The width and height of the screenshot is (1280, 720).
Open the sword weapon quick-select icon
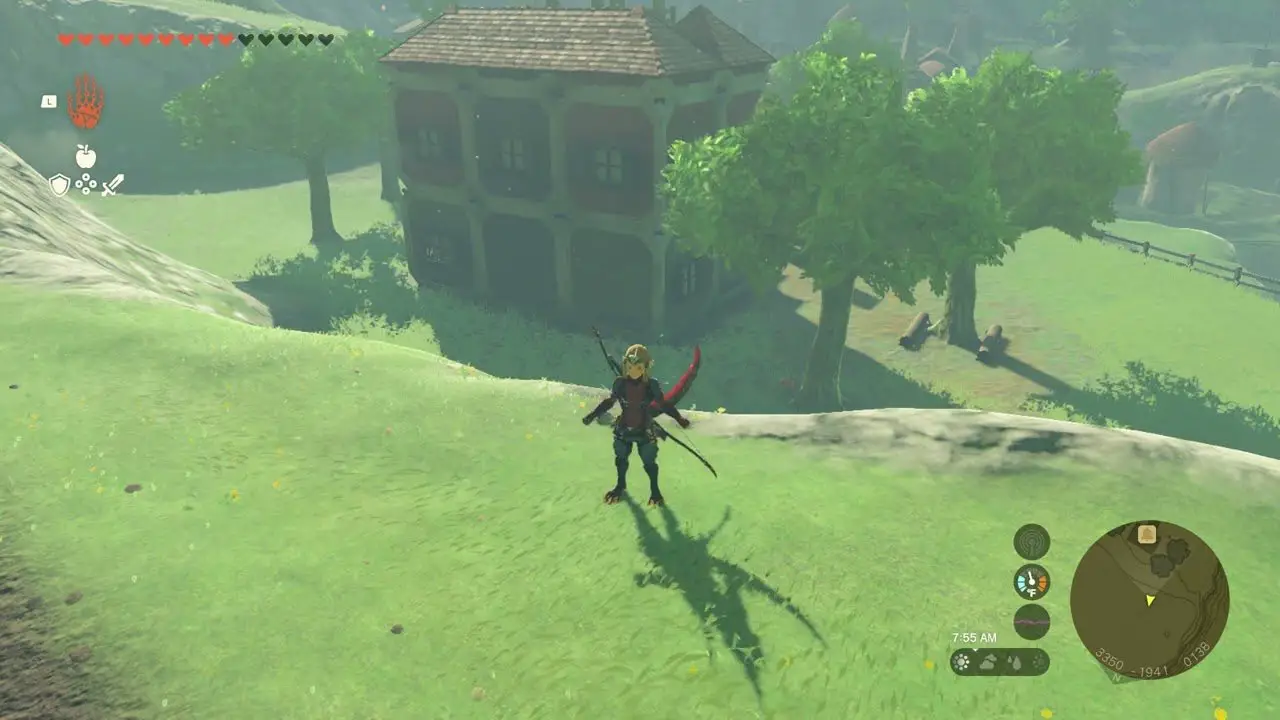coord(112,185)
